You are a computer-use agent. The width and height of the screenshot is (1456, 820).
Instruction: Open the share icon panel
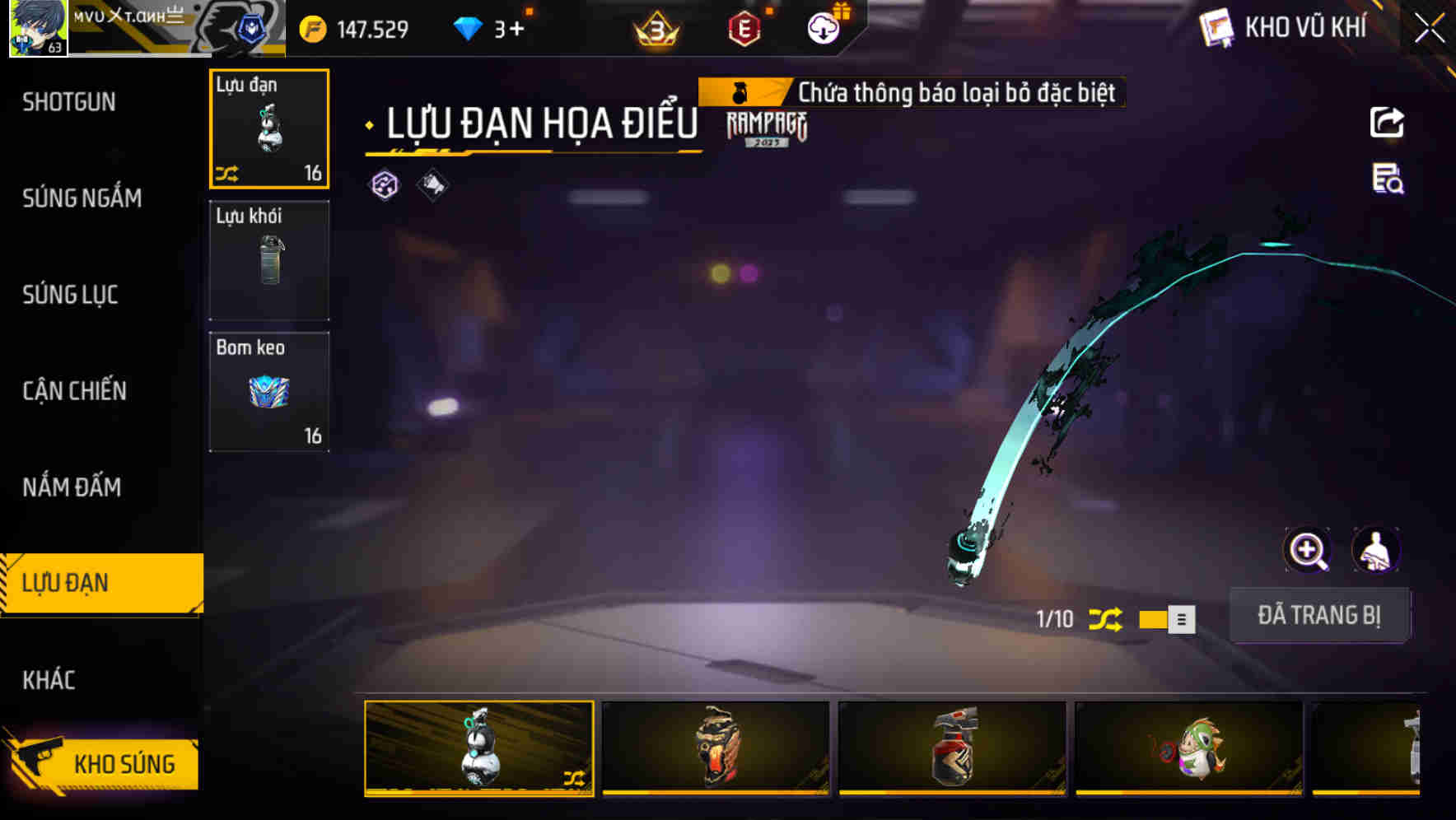(1388, 122)
